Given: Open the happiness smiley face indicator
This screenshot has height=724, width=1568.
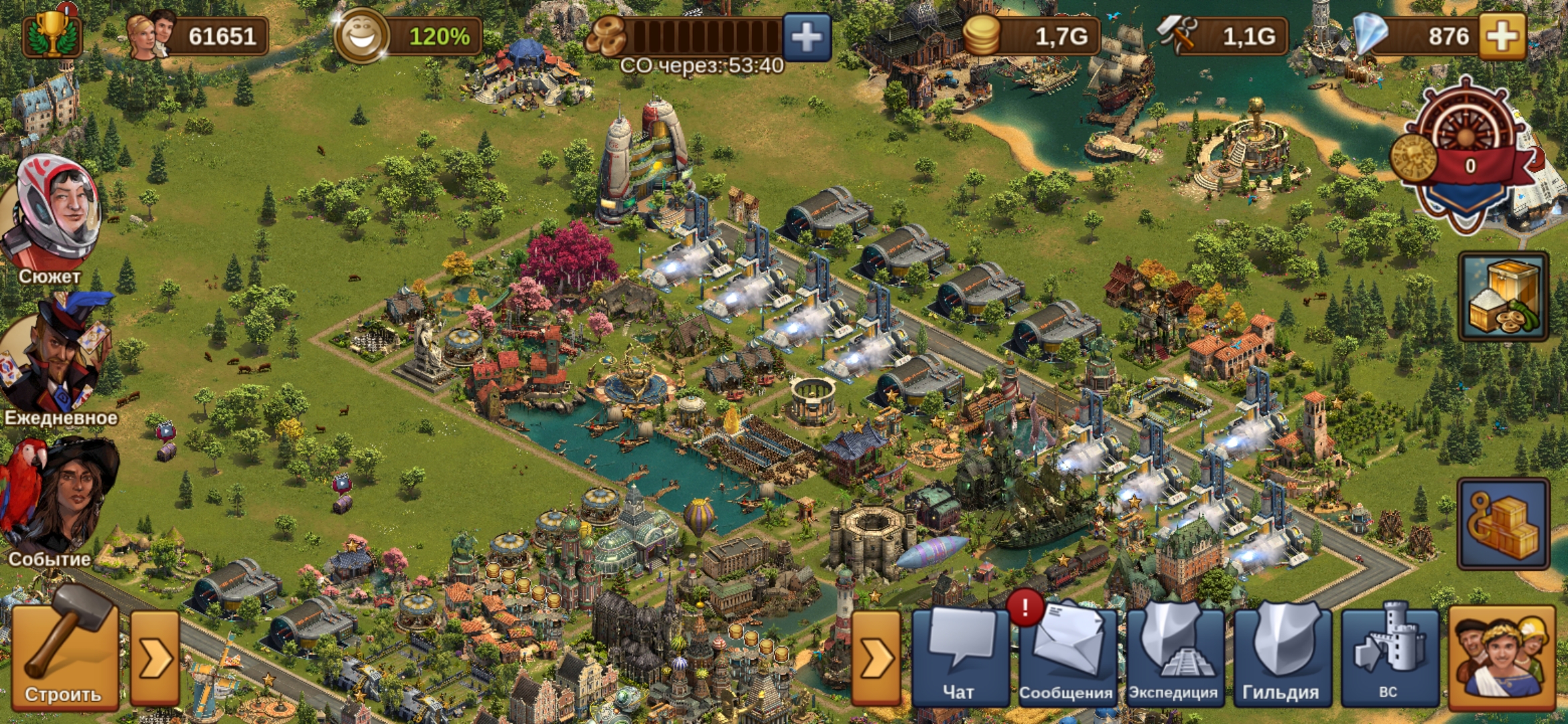Looking at the screenshot, I should click(362, 37).
